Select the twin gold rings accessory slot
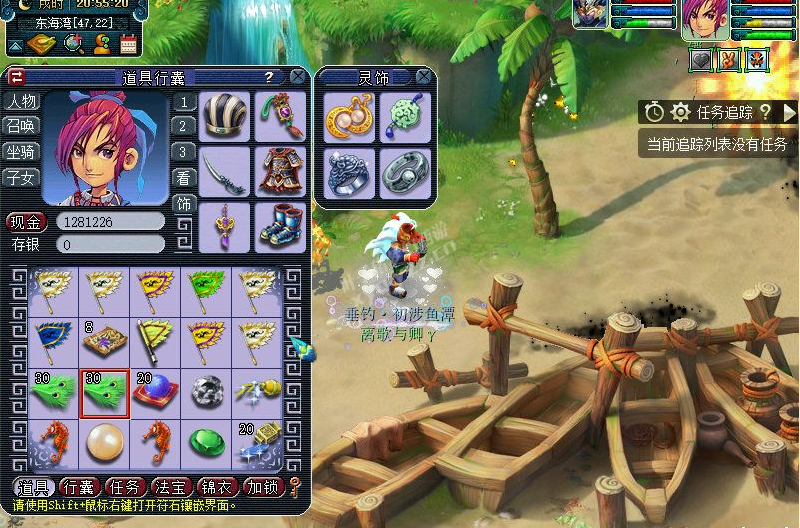The image size is (800, 528). pyautogui.click(x=349, y=117)
